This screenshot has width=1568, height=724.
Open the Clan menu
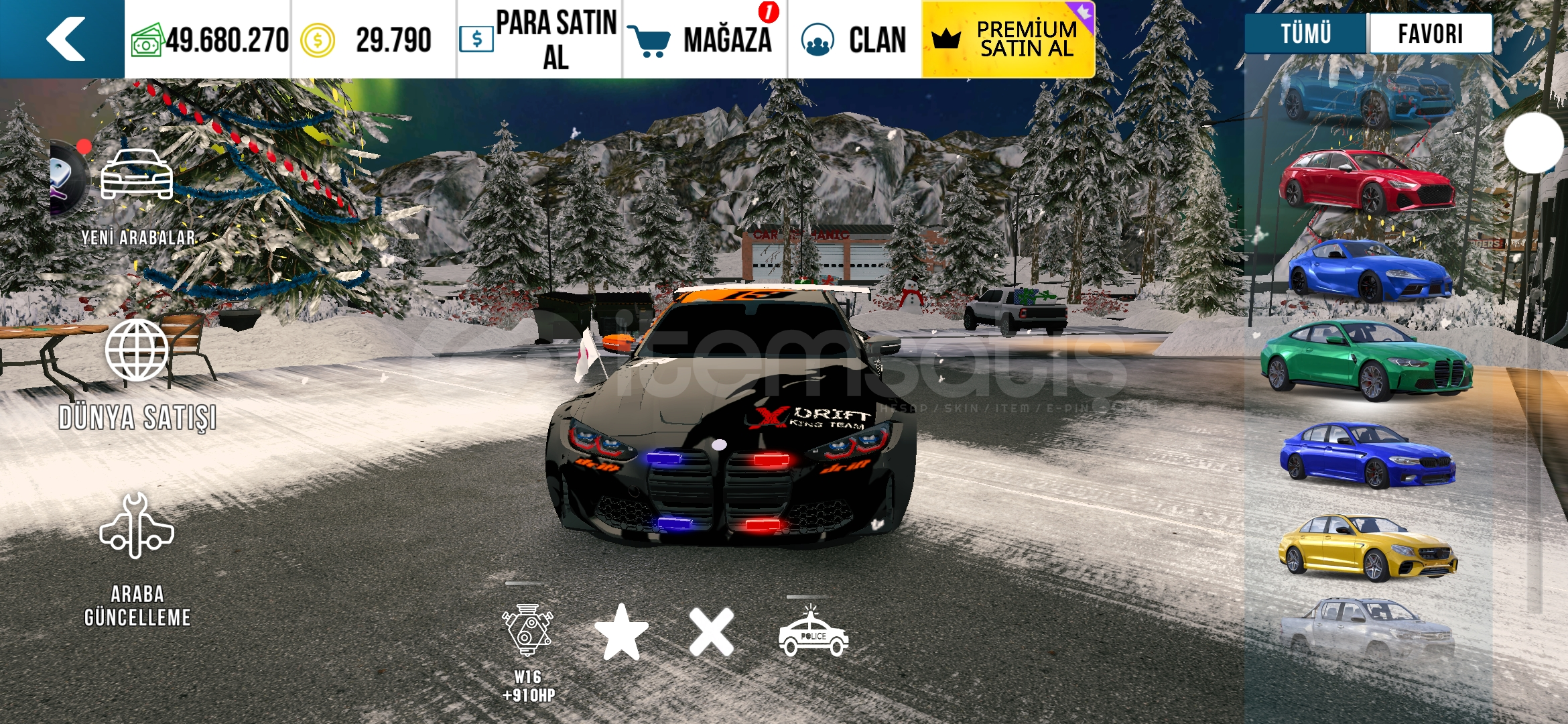coord(854,39)
